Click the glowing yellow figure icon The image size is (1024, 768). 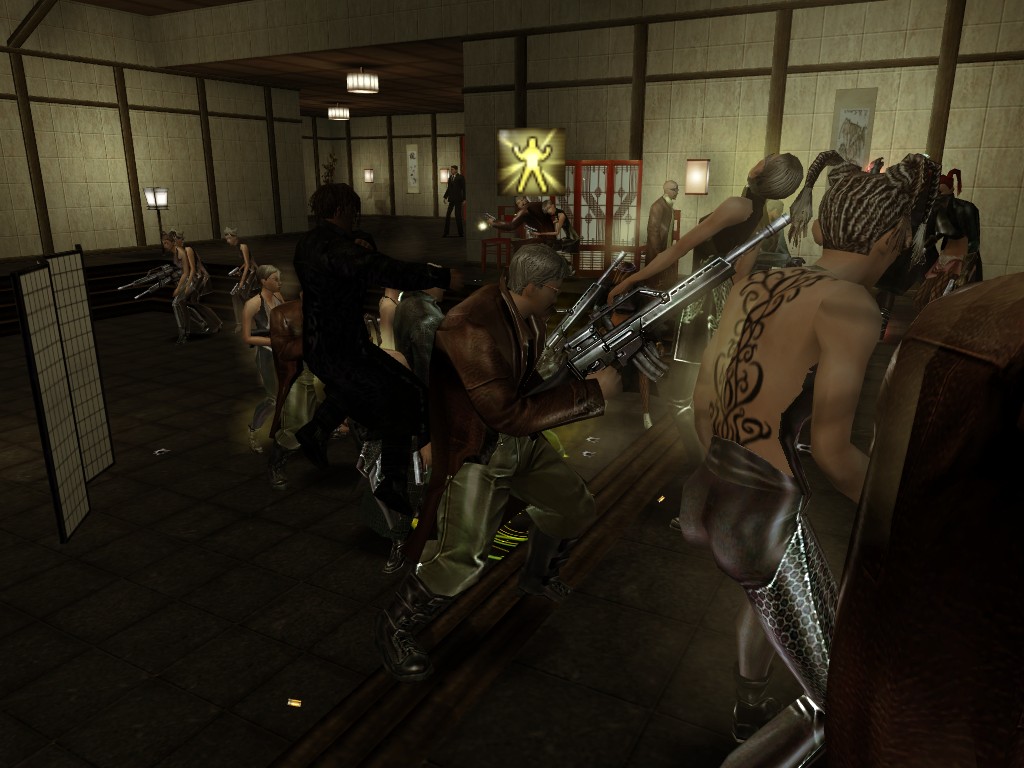531,162
